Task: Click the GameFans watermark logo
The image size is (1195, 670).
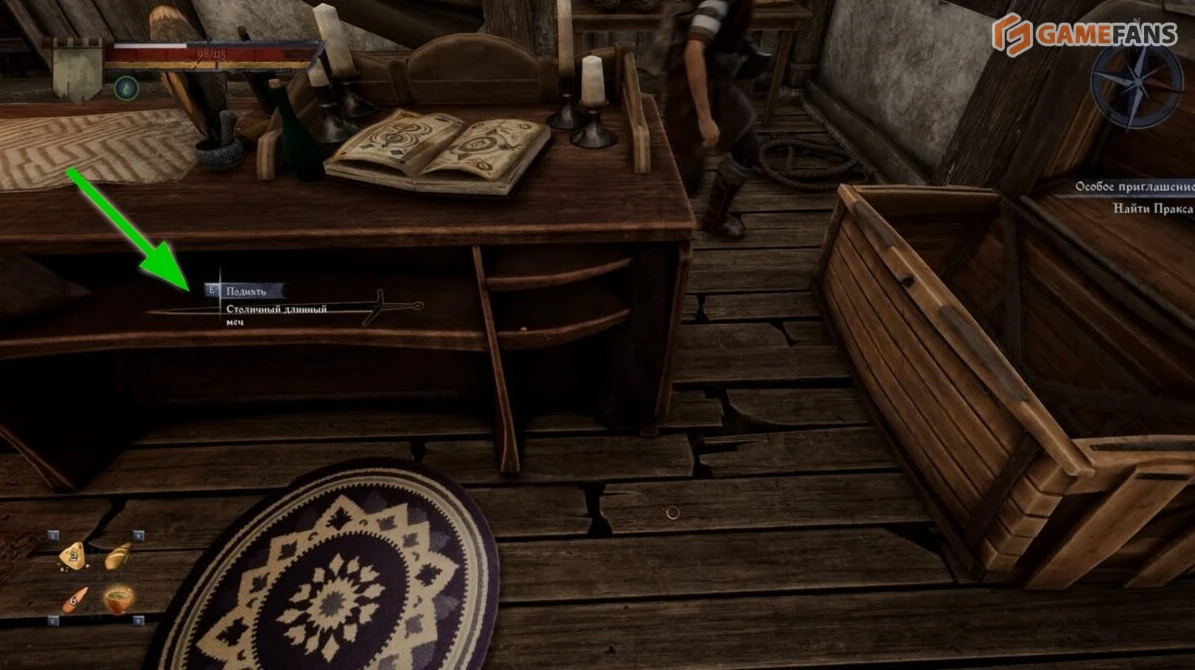Action: [1088, 33]
